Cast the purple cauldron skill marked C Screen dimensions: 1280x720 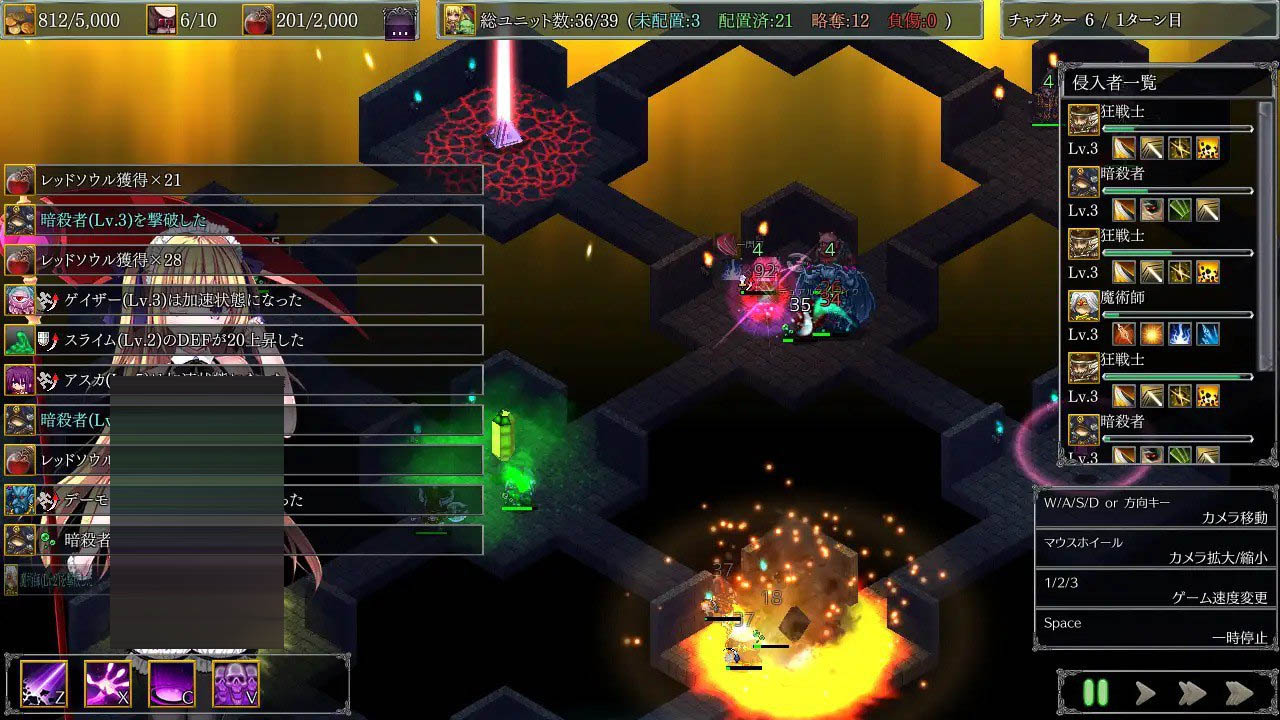[x=172, y=684]
